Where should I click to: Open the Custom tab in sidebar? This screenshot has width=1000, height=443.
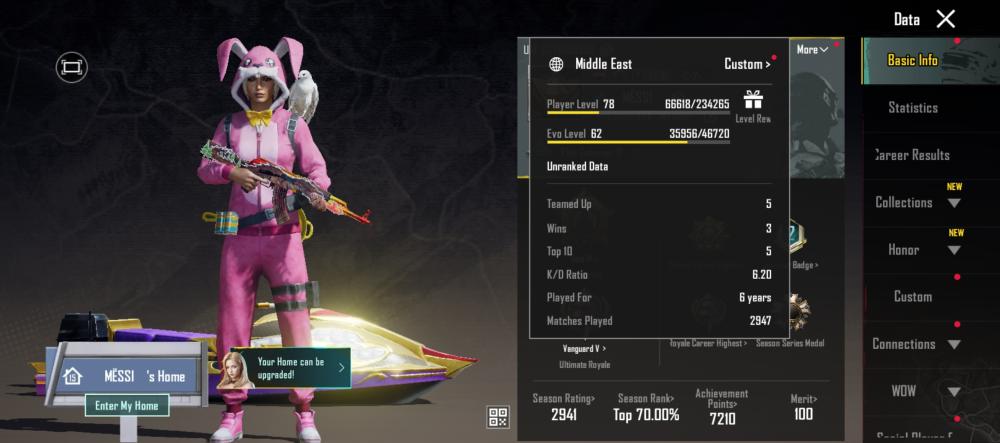pyautogui.click(x=912, y=297)
